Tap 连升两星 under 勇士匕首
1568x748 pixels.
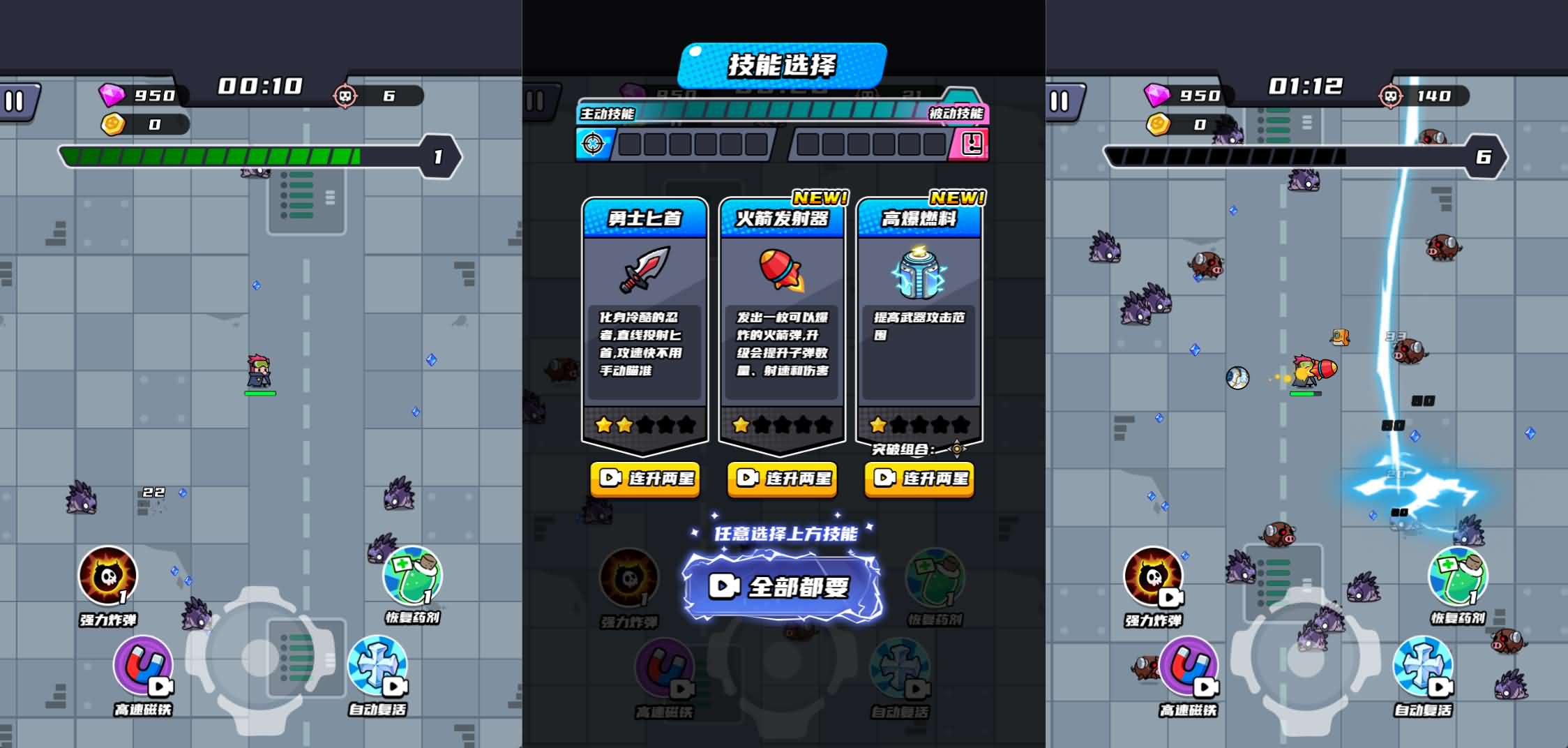[643, 480]
